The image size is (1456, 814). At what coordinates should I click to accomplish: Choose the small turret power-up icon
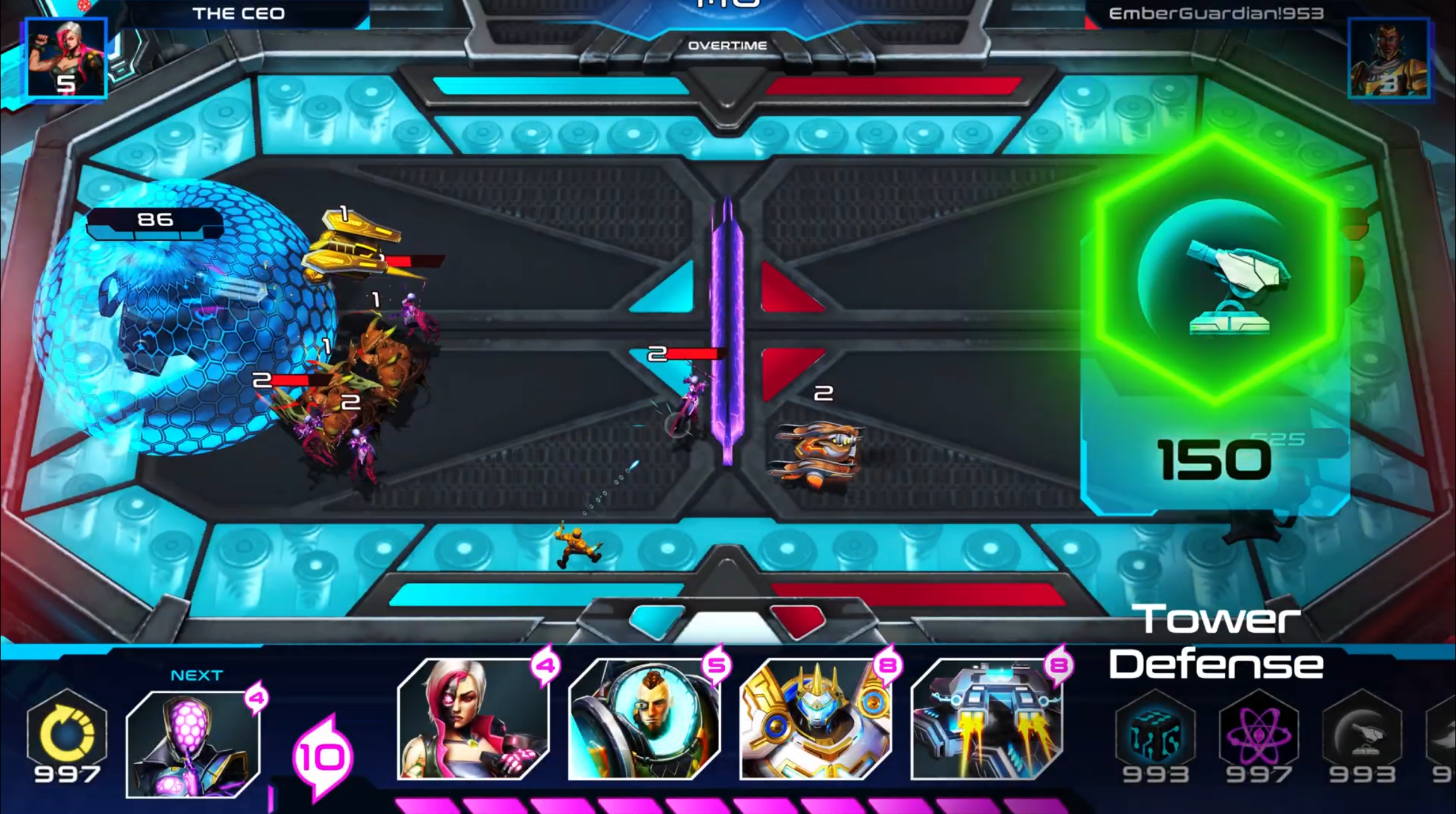1362,733
